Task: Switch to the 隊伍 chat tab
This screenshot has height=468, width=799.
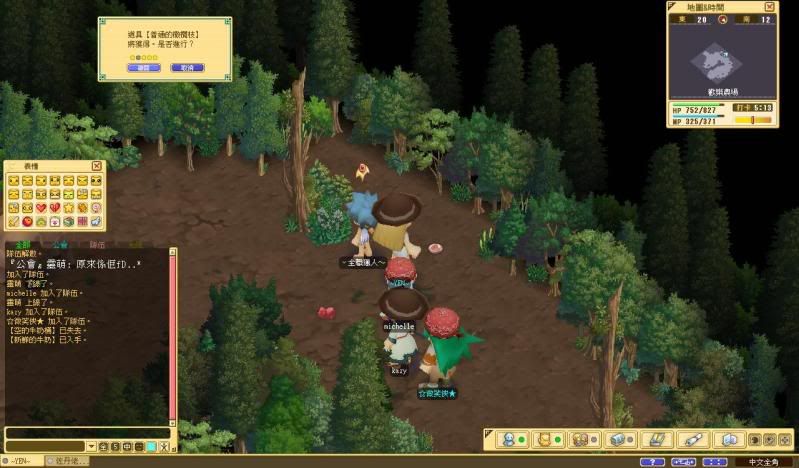Action: click(x=97, y=243)
